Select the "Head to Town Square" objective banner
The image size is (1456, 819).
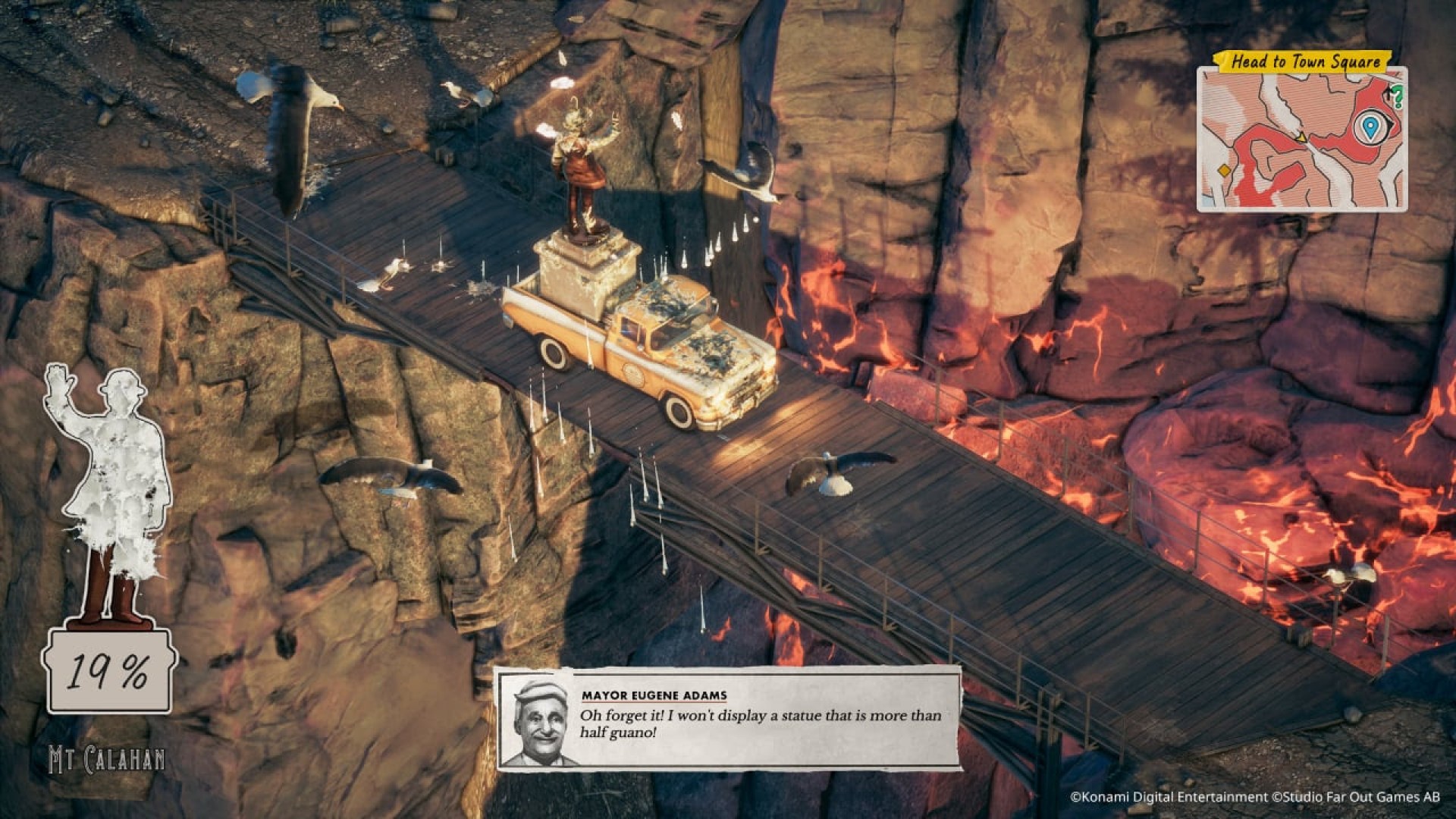click(x=1304, y=61)
